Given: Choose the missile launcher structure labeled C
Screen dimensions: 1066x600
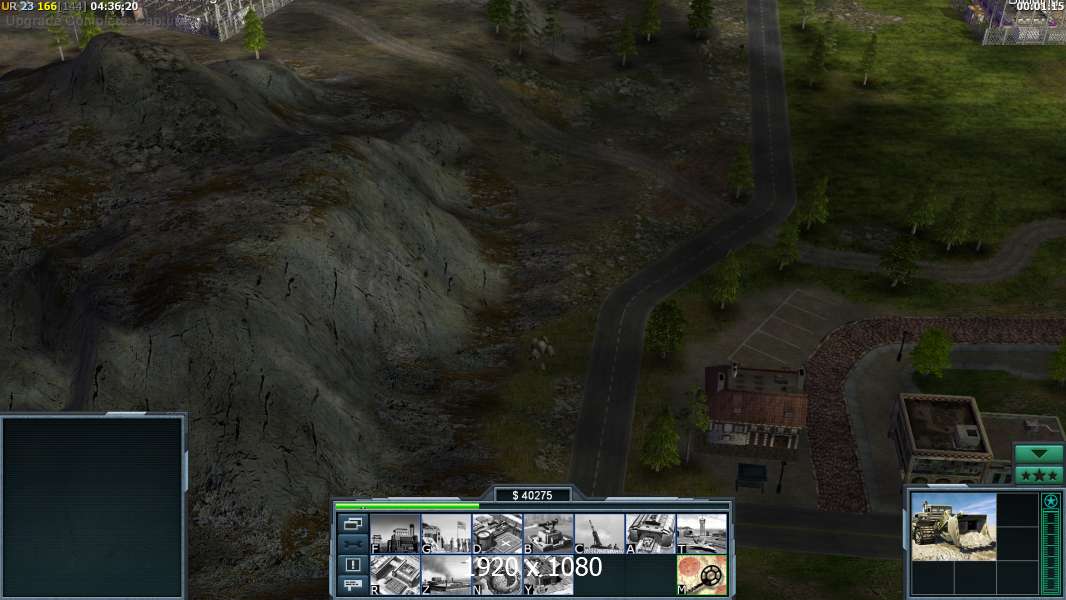Looking at the screenshot, I should click(599, 533).
